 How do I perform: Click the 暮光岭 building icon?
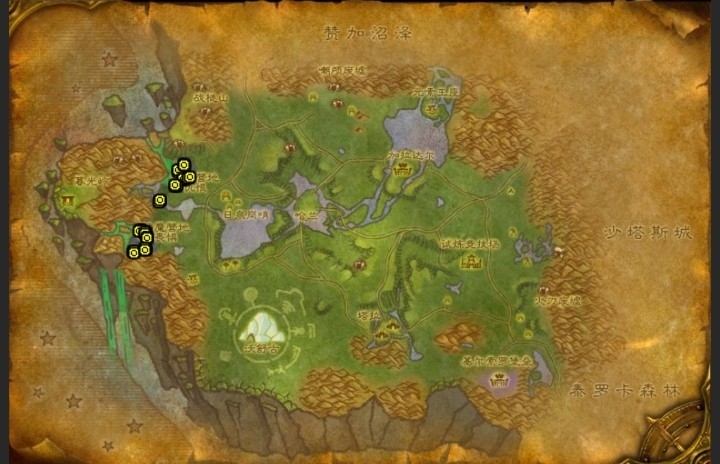click(68, 199)
